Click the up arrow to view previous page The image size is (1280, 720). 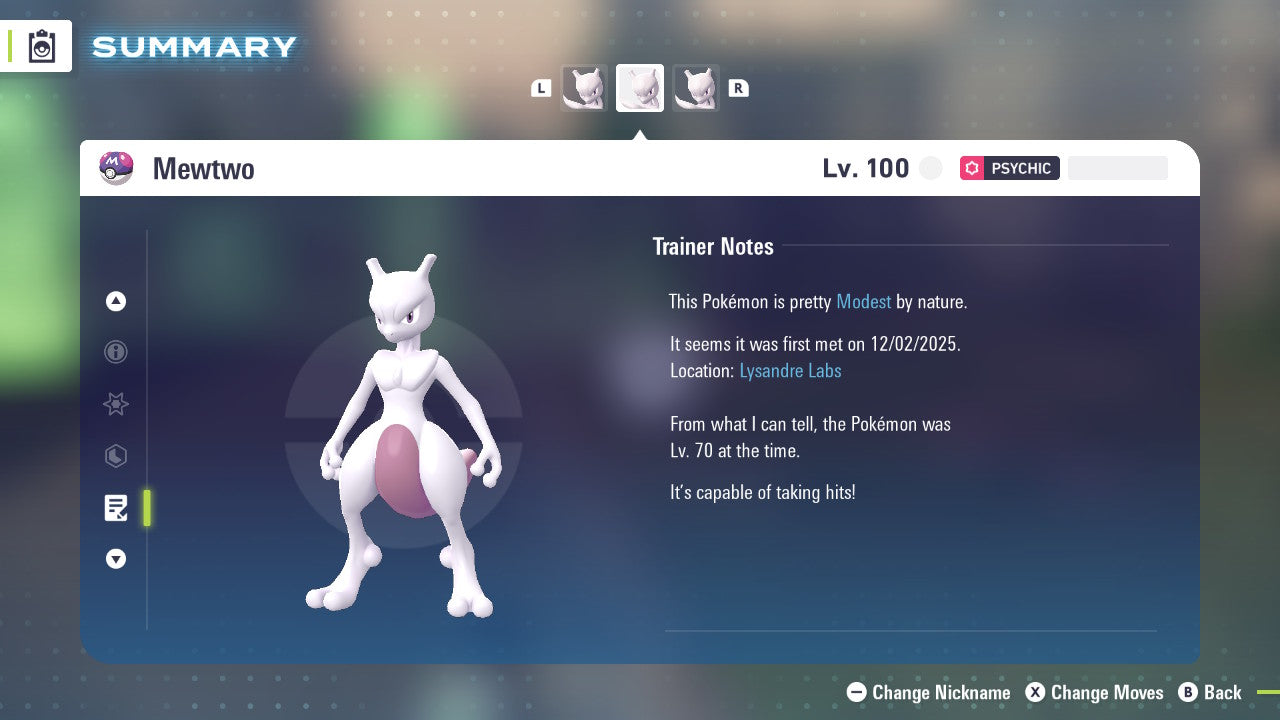point(116,301)
